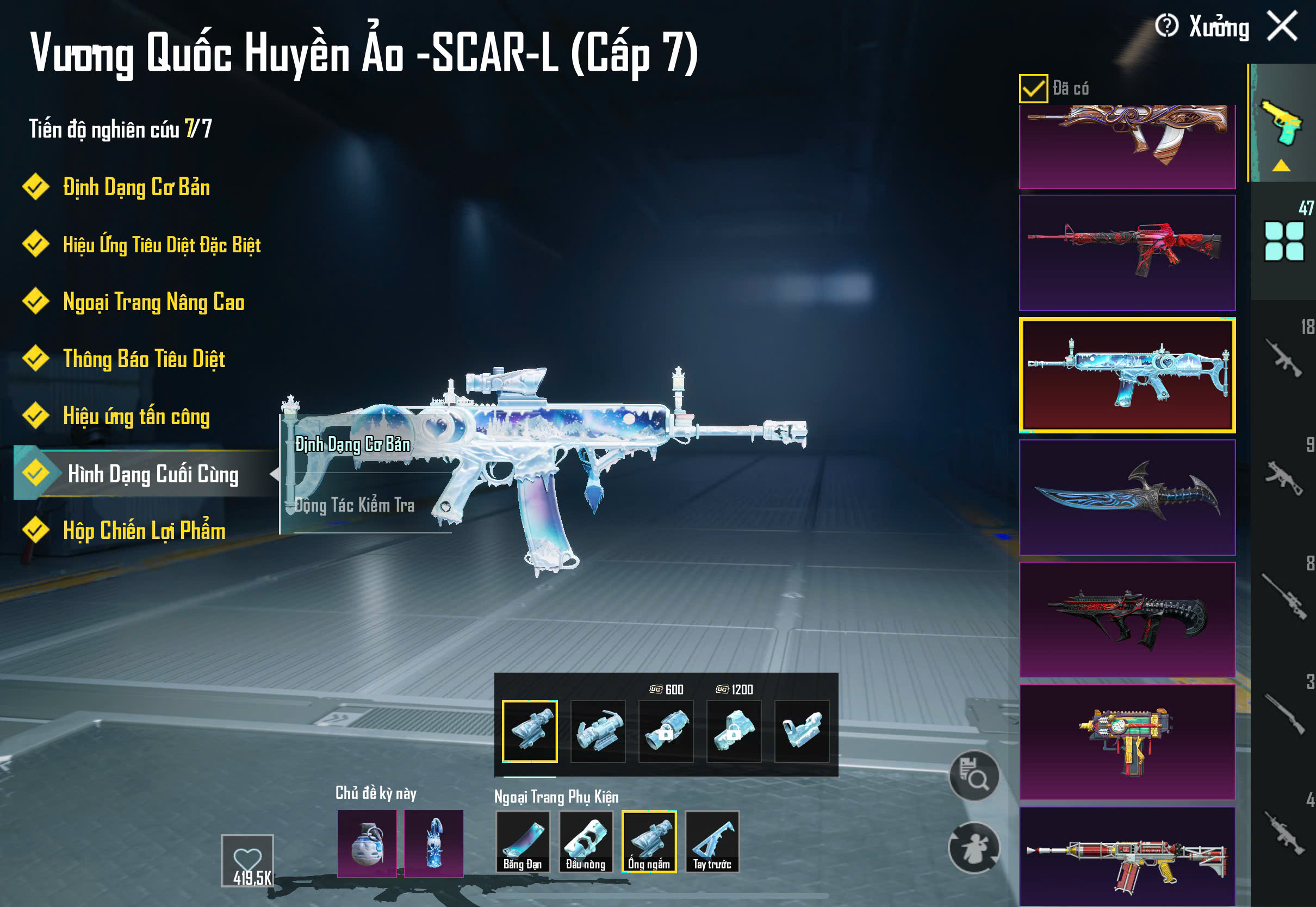Select Hiệu Ứng Tiêu Diệt Đặc Biệt entry
The image size is (1316, 907).
[162, 245]
